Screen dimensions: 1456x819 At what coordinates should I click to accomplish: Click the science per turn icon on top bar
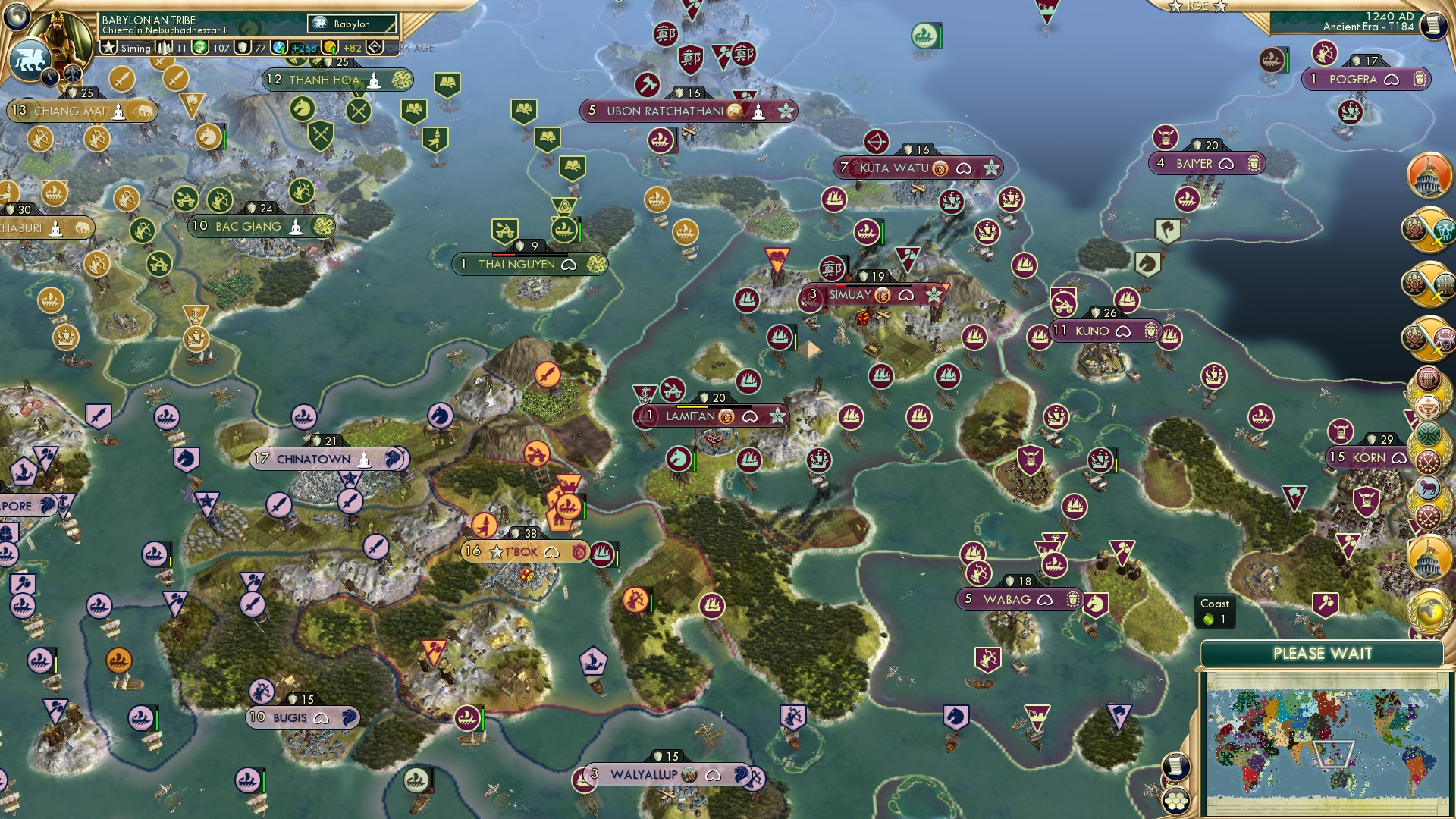tap(278, 47)
